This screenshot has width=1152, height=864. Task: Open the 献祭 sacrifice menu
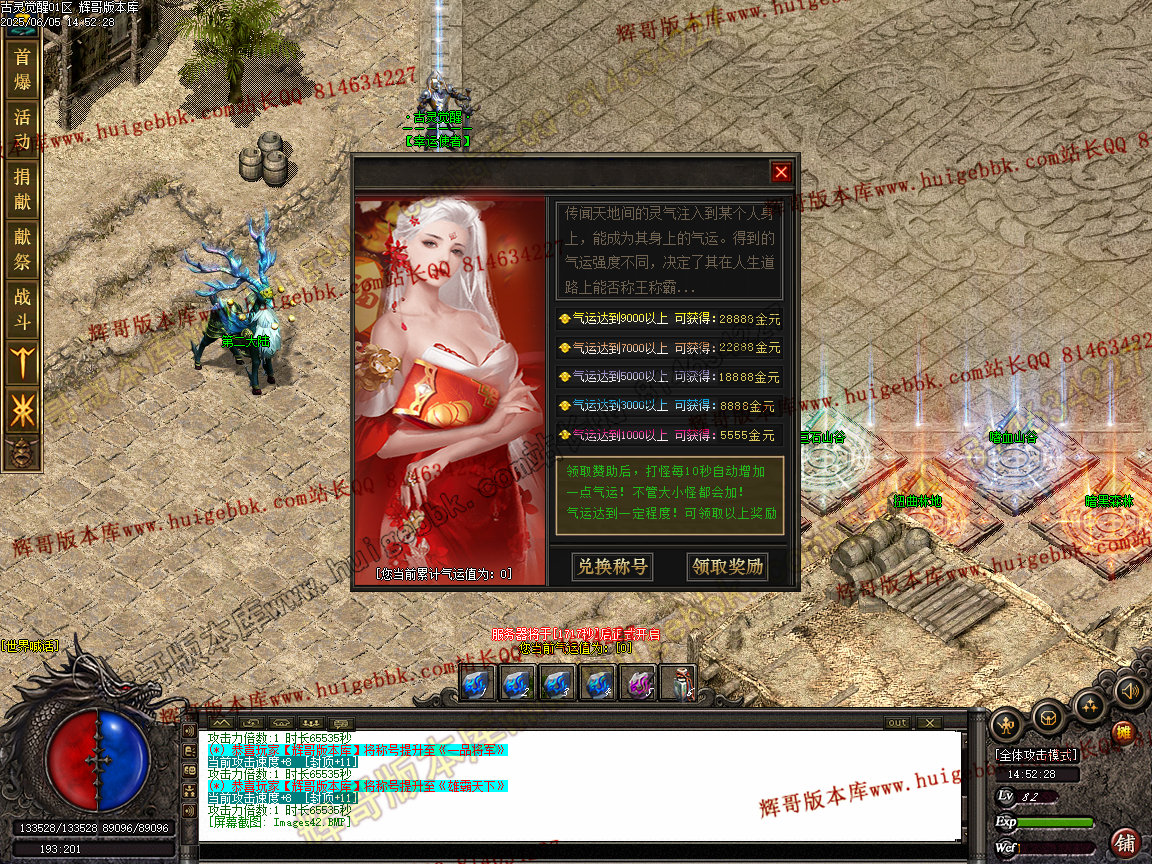point(22,249)
